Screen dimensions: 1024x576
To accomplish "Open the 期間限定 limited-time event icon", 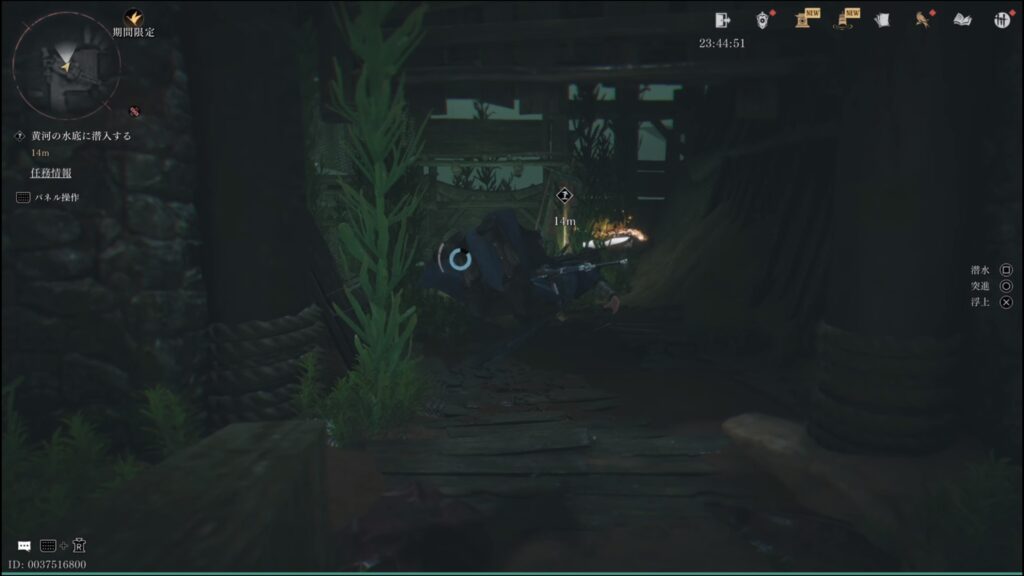I will coord(133,18).
